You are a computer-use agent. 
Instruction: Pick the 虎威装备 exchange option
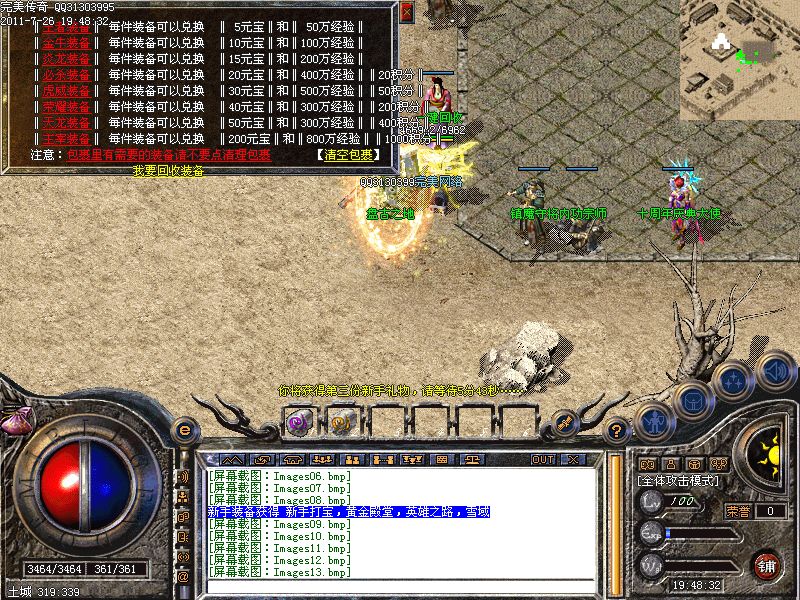[x=65, y=91]
